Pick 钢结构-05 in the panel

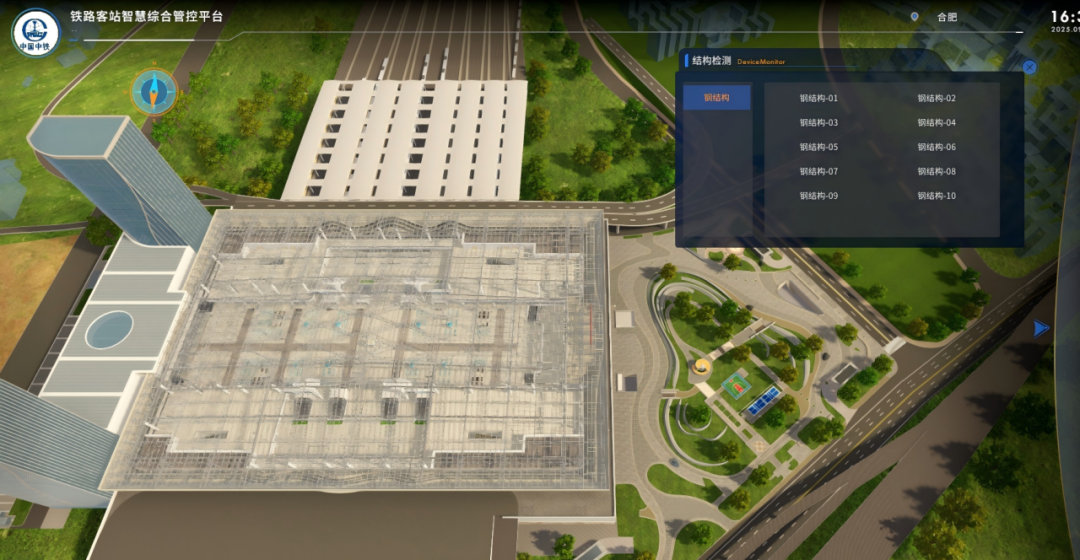(x=819, y=147)
